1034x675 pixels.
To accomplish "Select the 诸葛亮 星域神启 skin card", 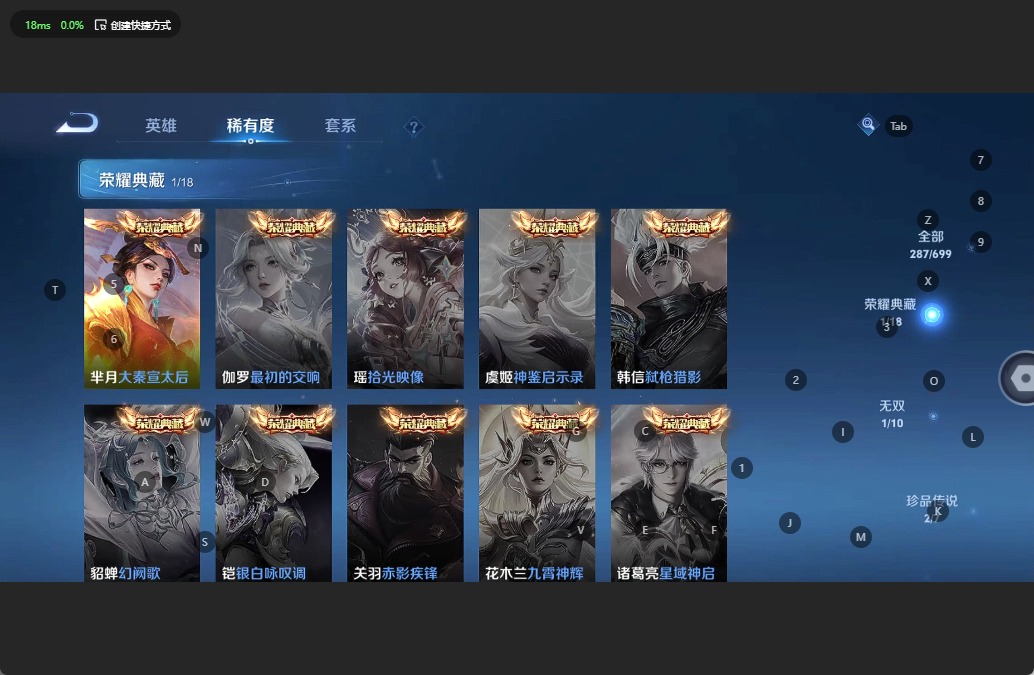I will click(x=669, y=493).
